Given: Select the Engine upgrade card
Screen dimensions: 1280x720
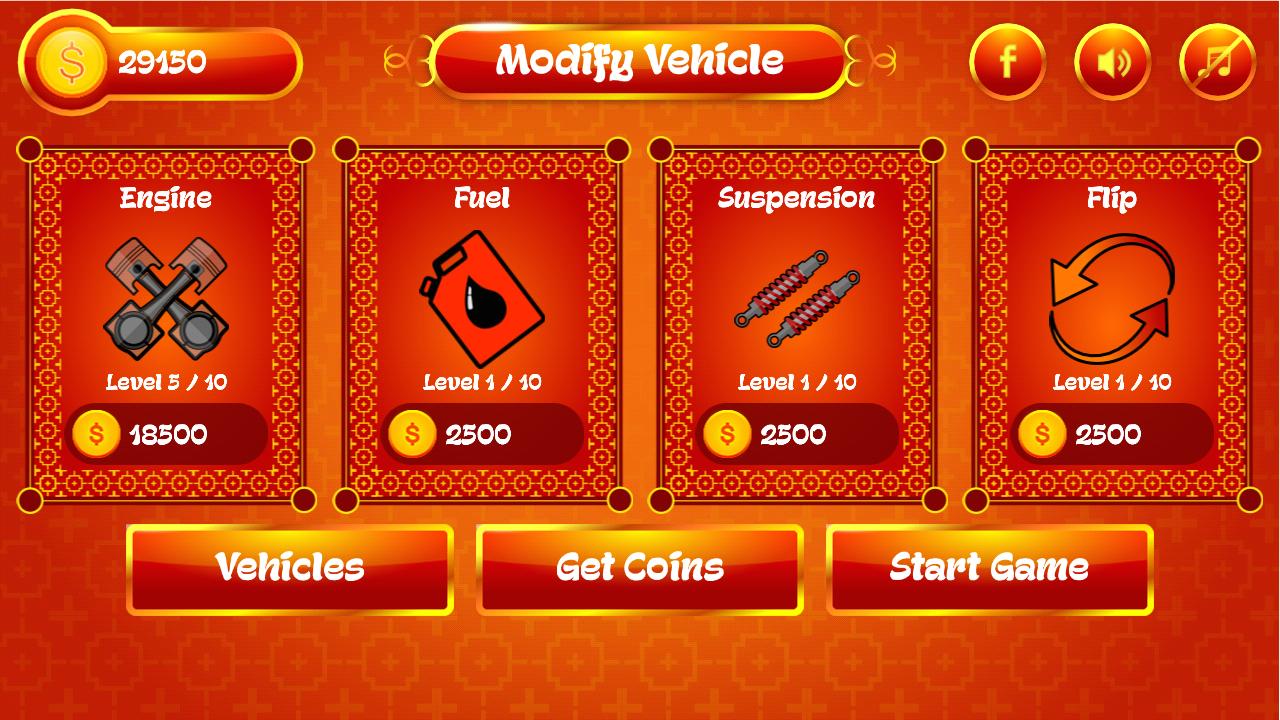Looking at the screenshot, I should 167,320.
